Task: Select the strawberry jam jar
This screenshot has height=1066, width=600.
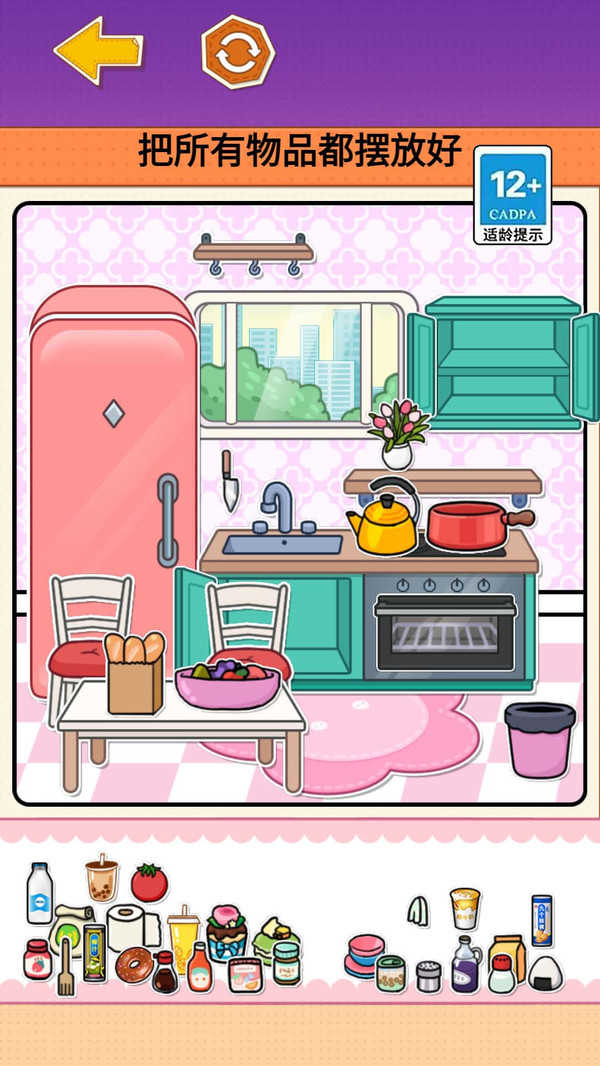Action: point(37,959)
